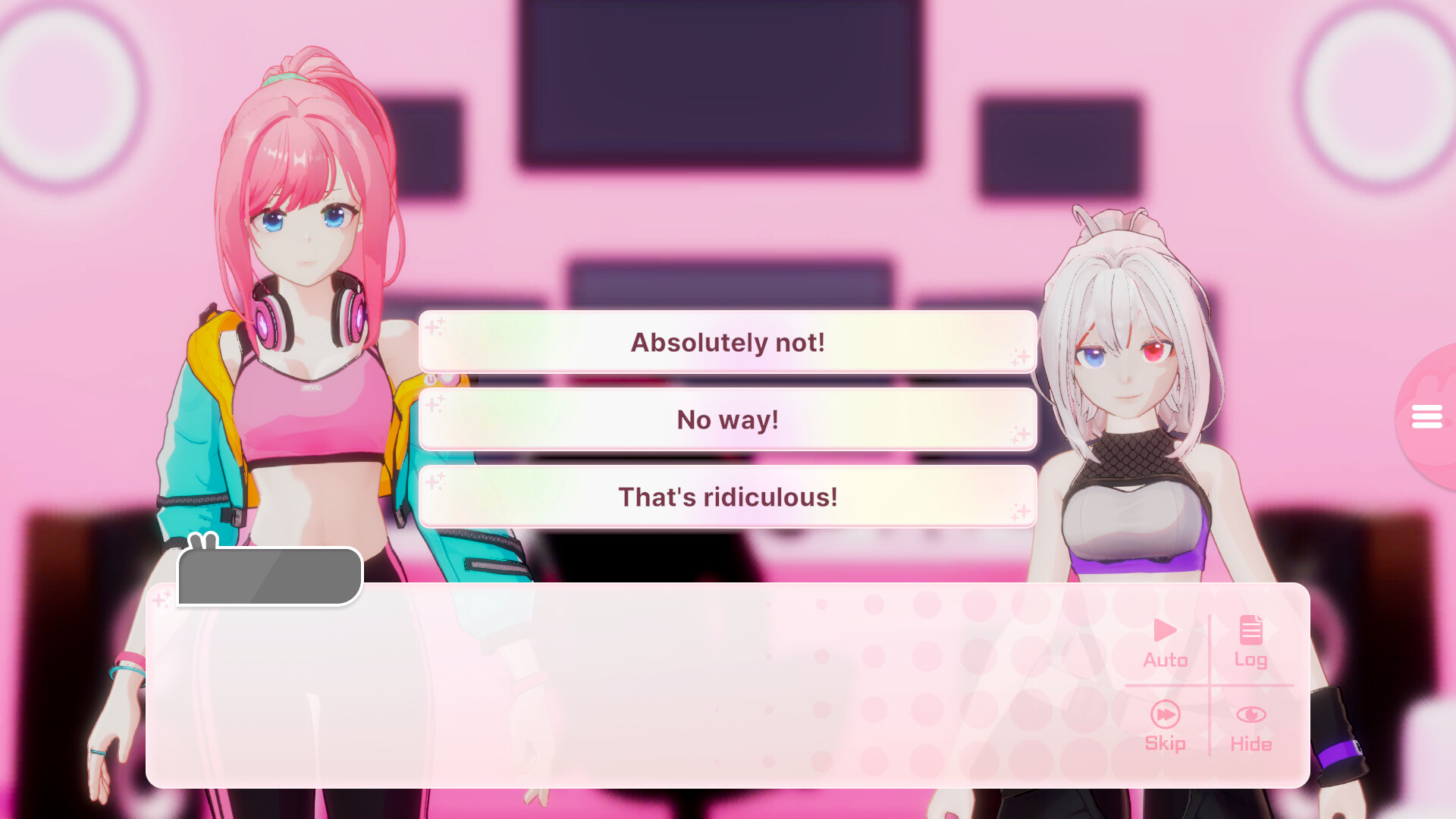The height and width of the screenshot is (819, 1456).
Task: Click the Auto label text
Action: (1165, 660)
